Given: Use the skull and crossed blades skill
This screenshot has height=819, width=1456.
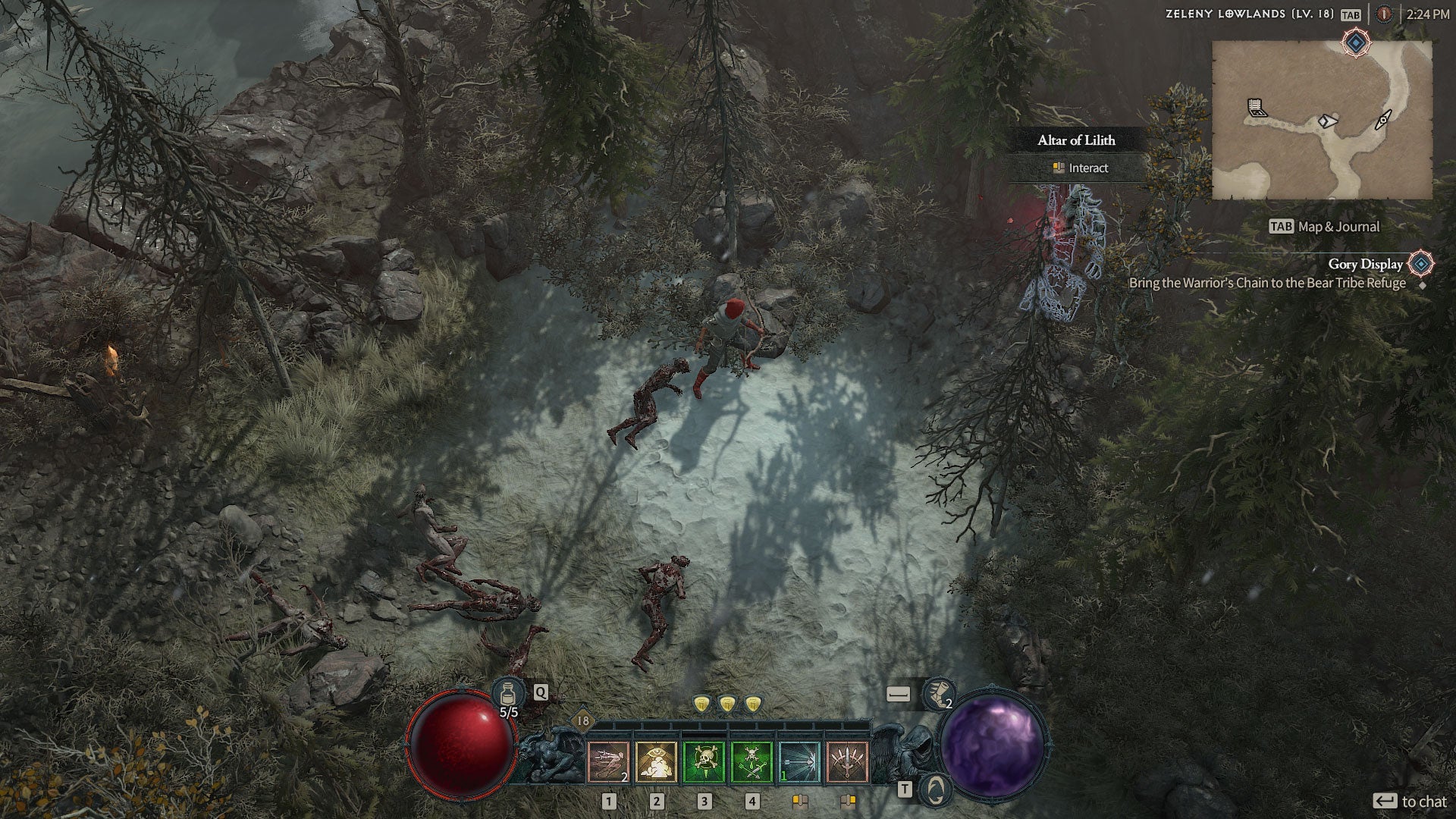Looking at the screenshot, I should pos(752,761).
